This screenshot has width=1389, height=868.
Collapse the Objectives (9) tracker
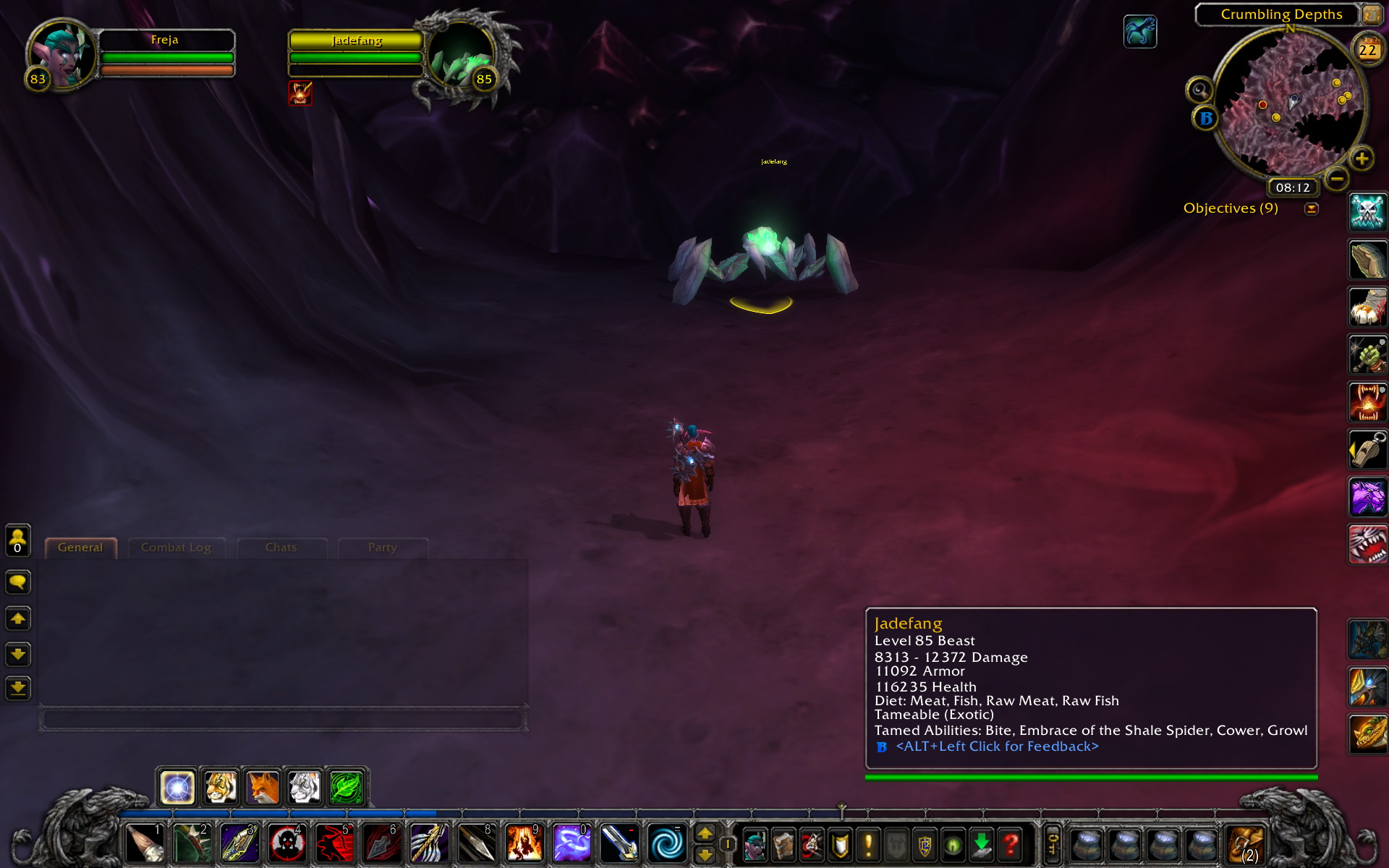1311,208
